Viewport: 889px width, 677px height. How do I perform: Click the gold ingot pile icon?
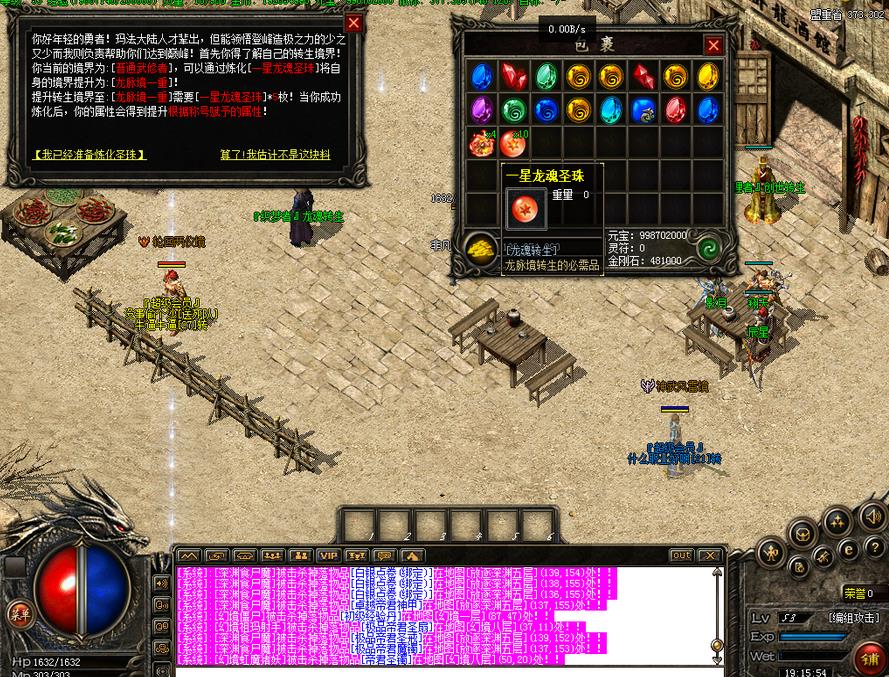482,250
